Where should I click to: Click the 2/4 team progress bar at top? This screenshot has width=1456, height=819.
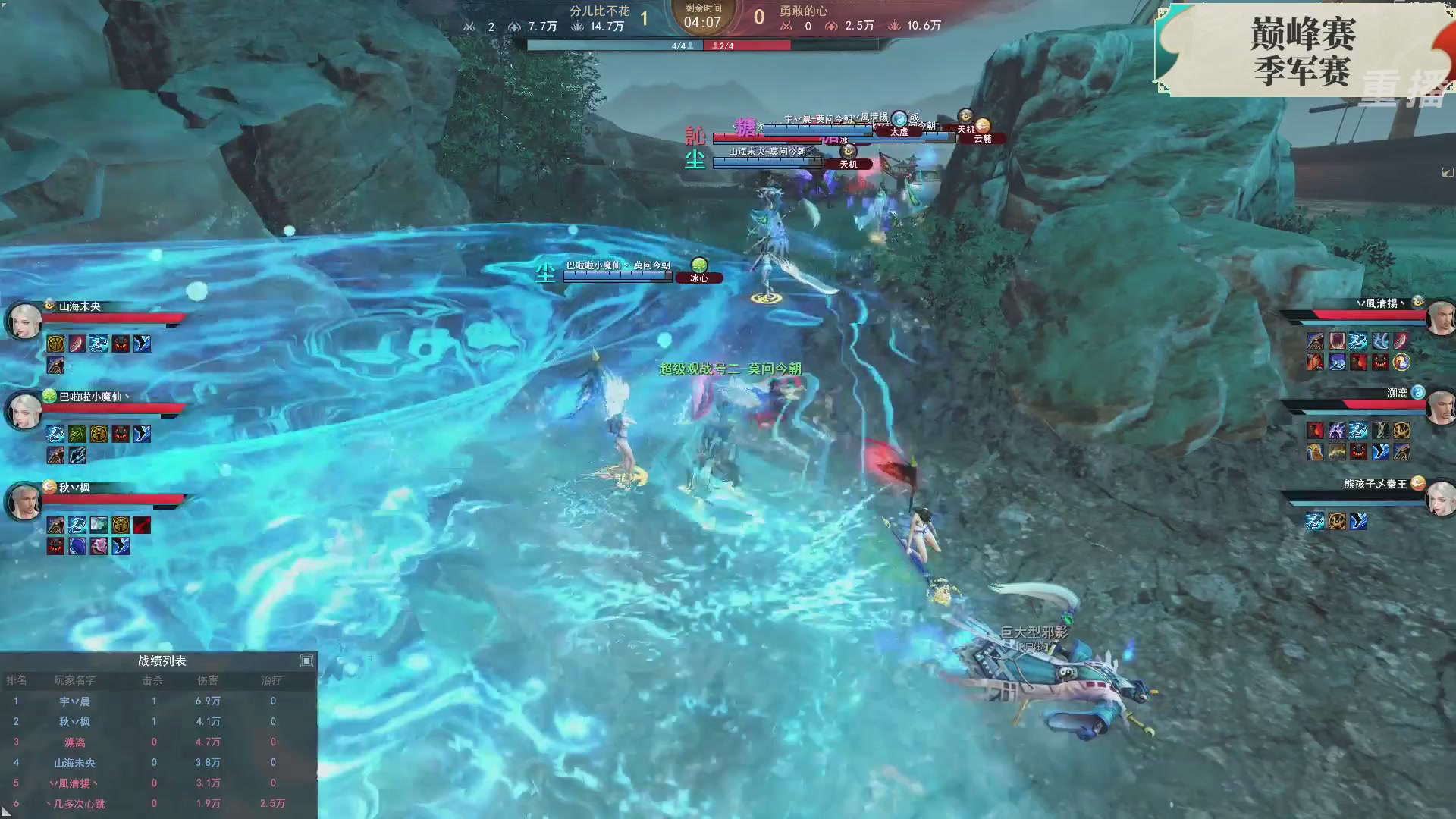coord(747,45)
